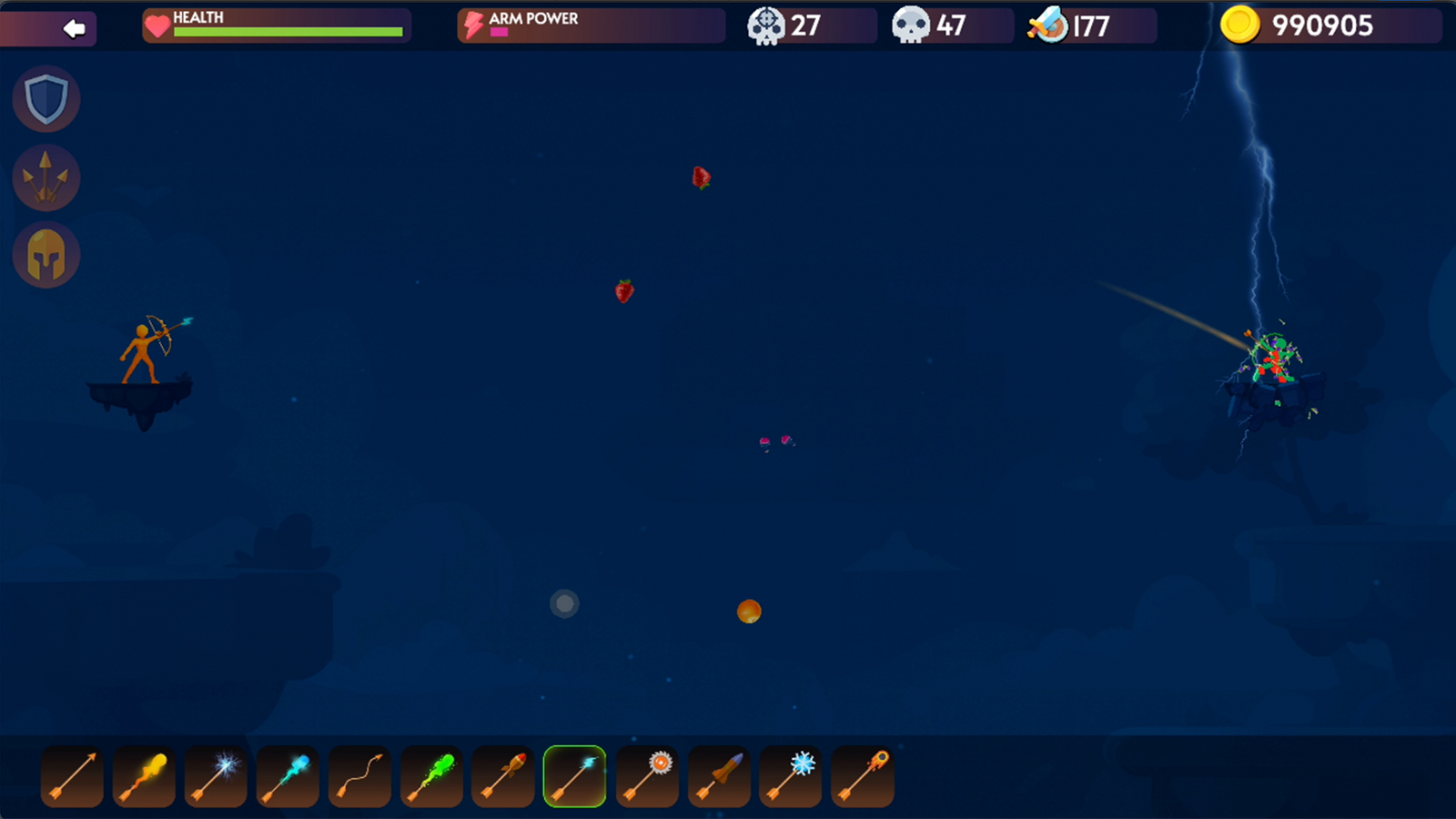Choose the wavy zigzag arrow

[359, 775]
